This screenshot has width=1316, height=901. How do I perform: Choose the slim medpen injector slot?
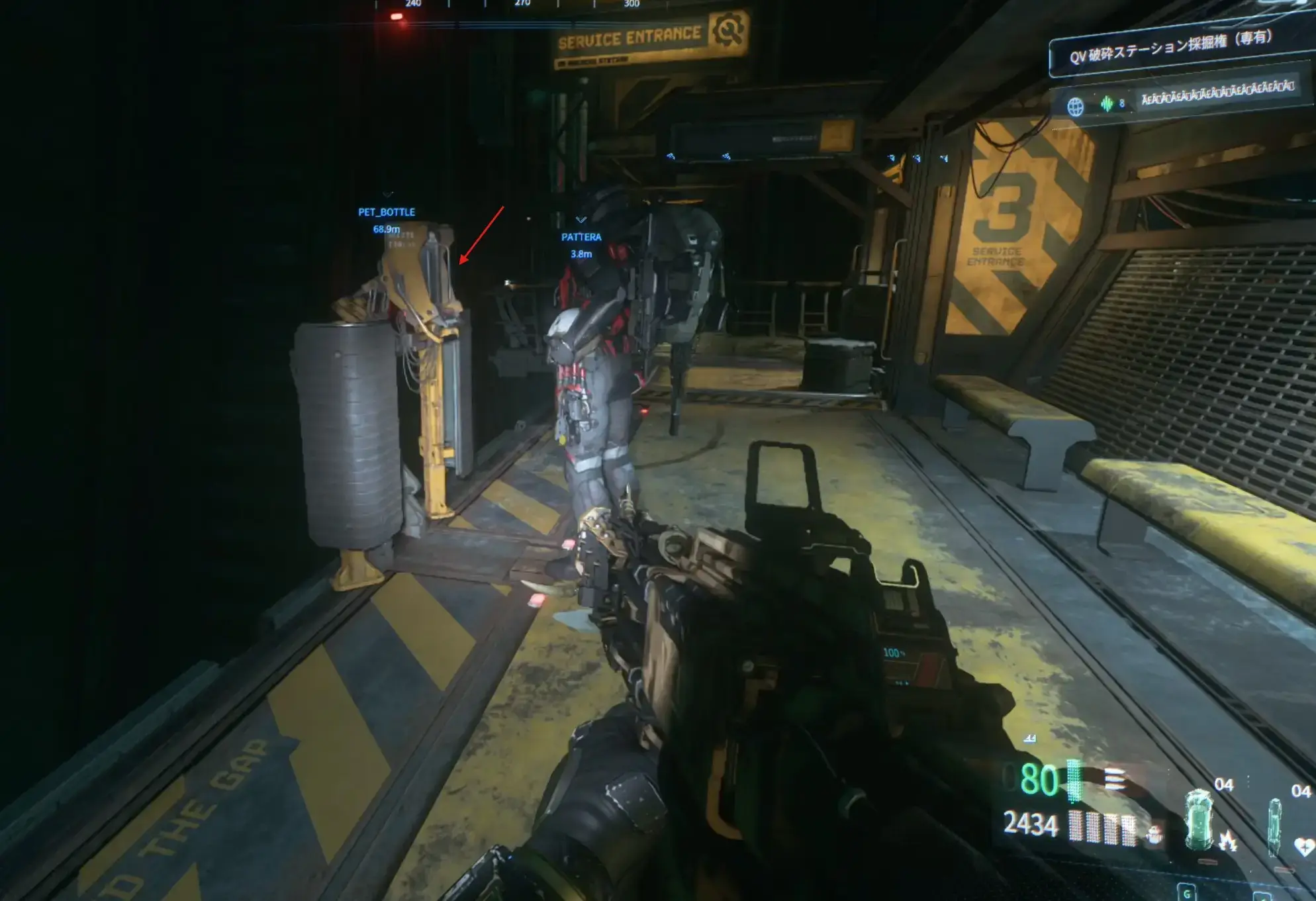coord(1274,826)
